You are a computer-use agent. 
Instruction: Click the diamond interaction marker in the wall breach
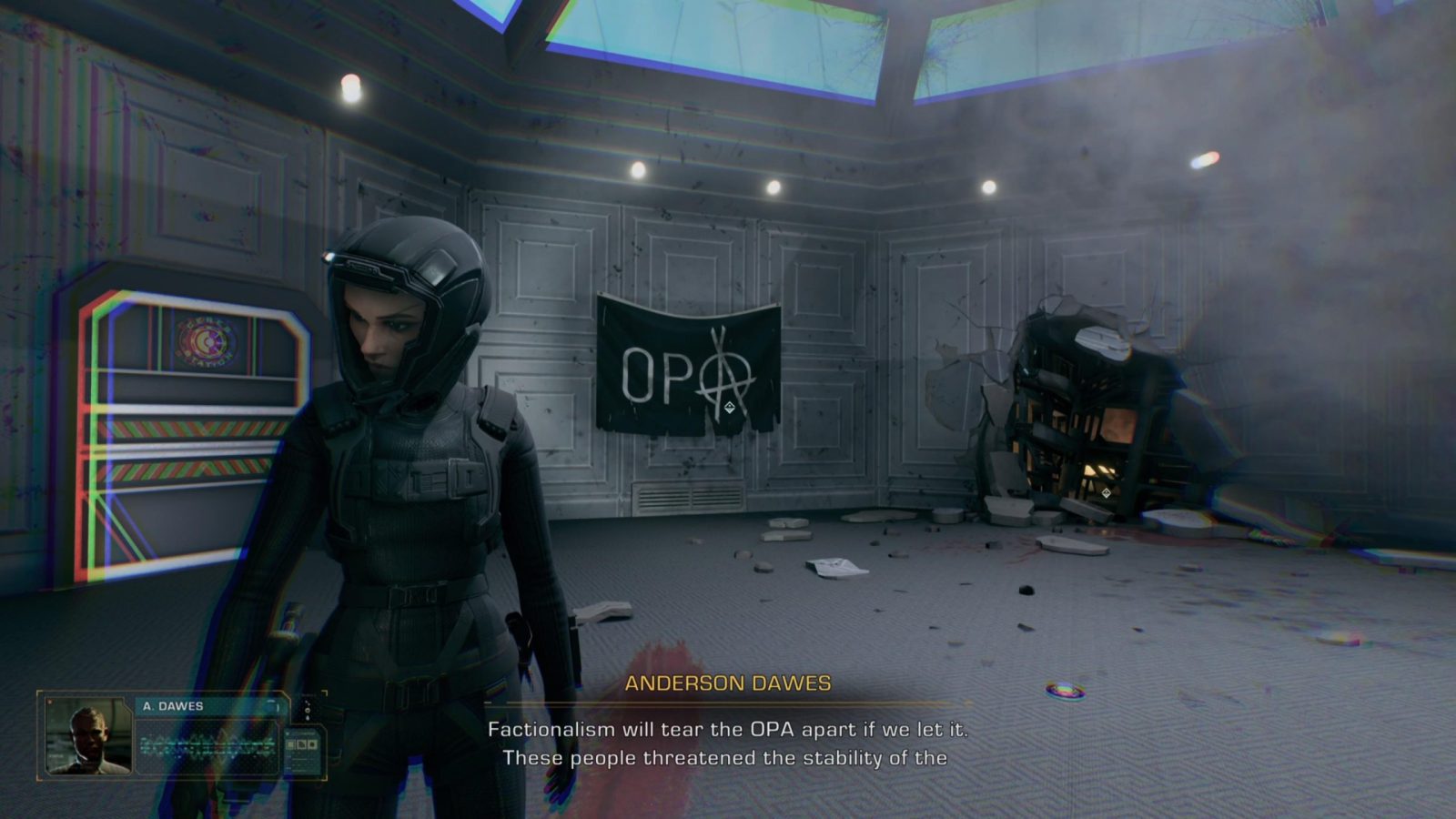click(x=1106, y=493)
